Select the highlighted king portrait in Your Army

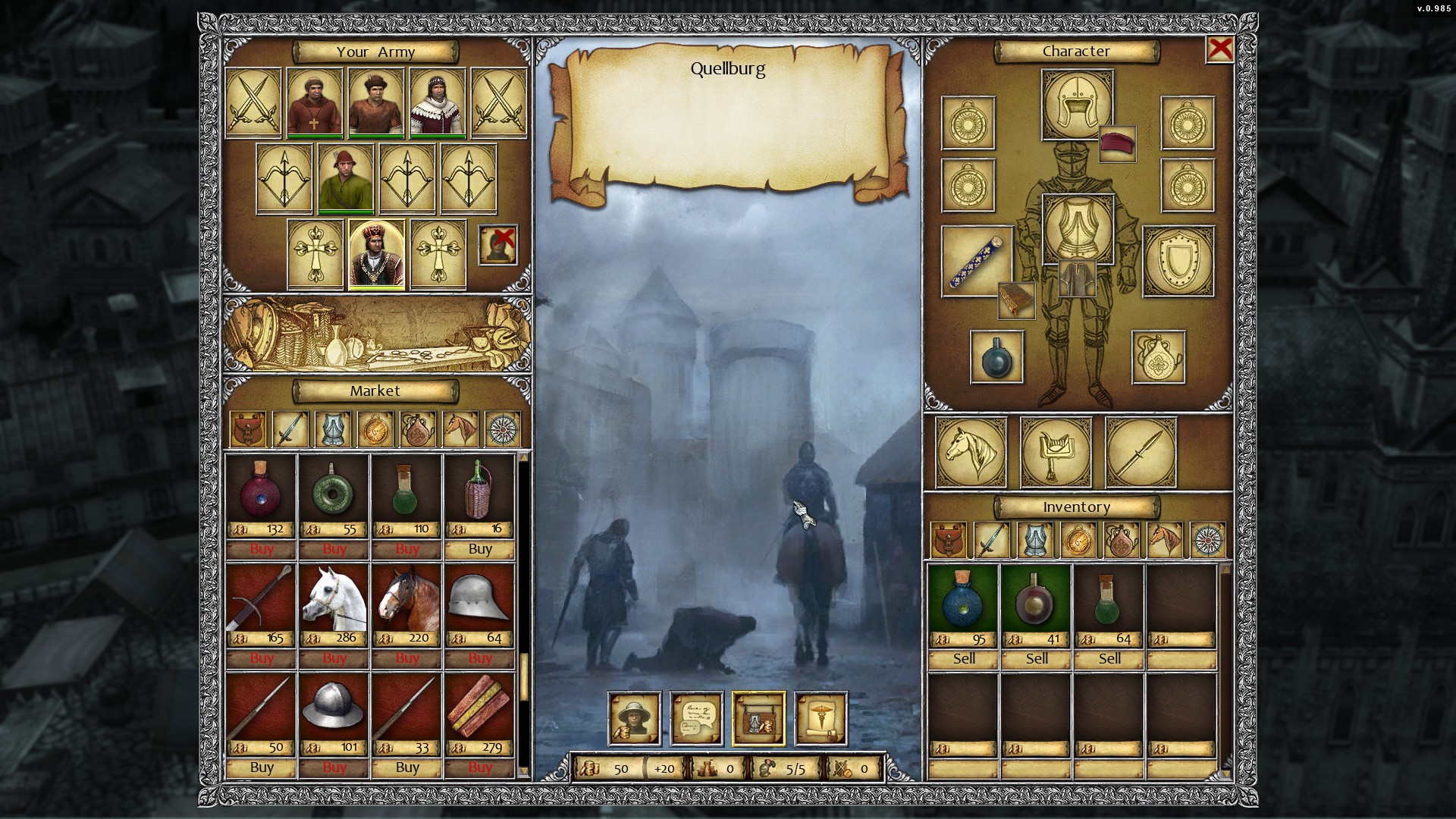[376, 255]
